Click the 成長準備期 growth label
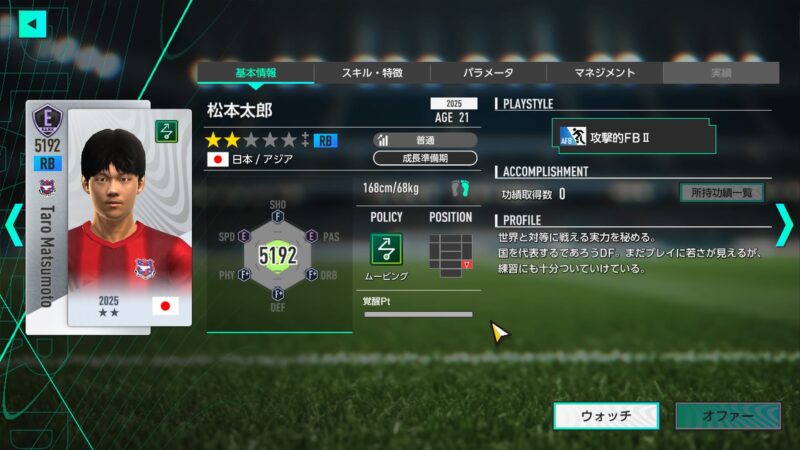Viewport: 800px width, 450px height. pyautogui.click(x=423, y=158)
